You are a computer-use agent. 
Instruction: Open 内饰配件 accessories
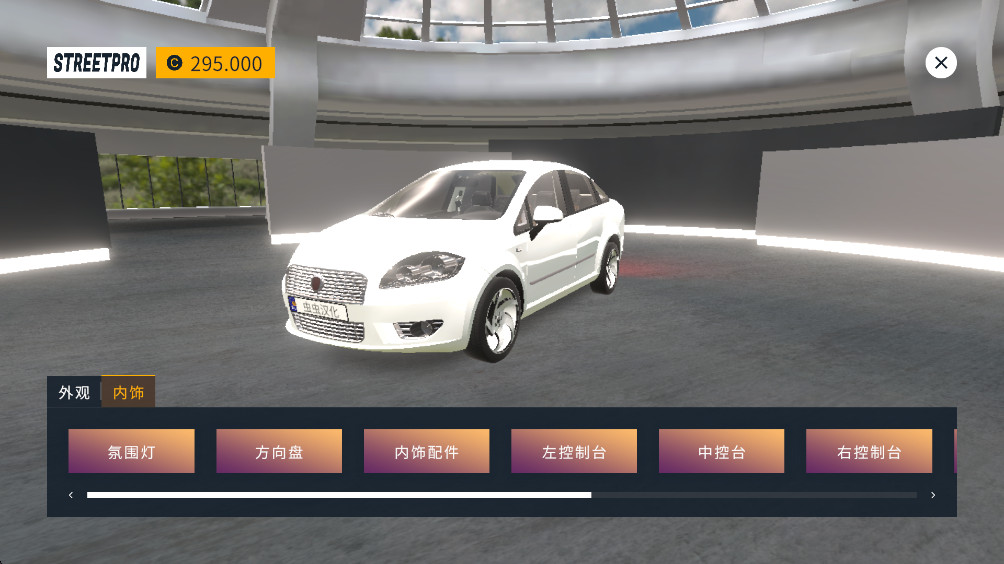[x=426, y=451]
